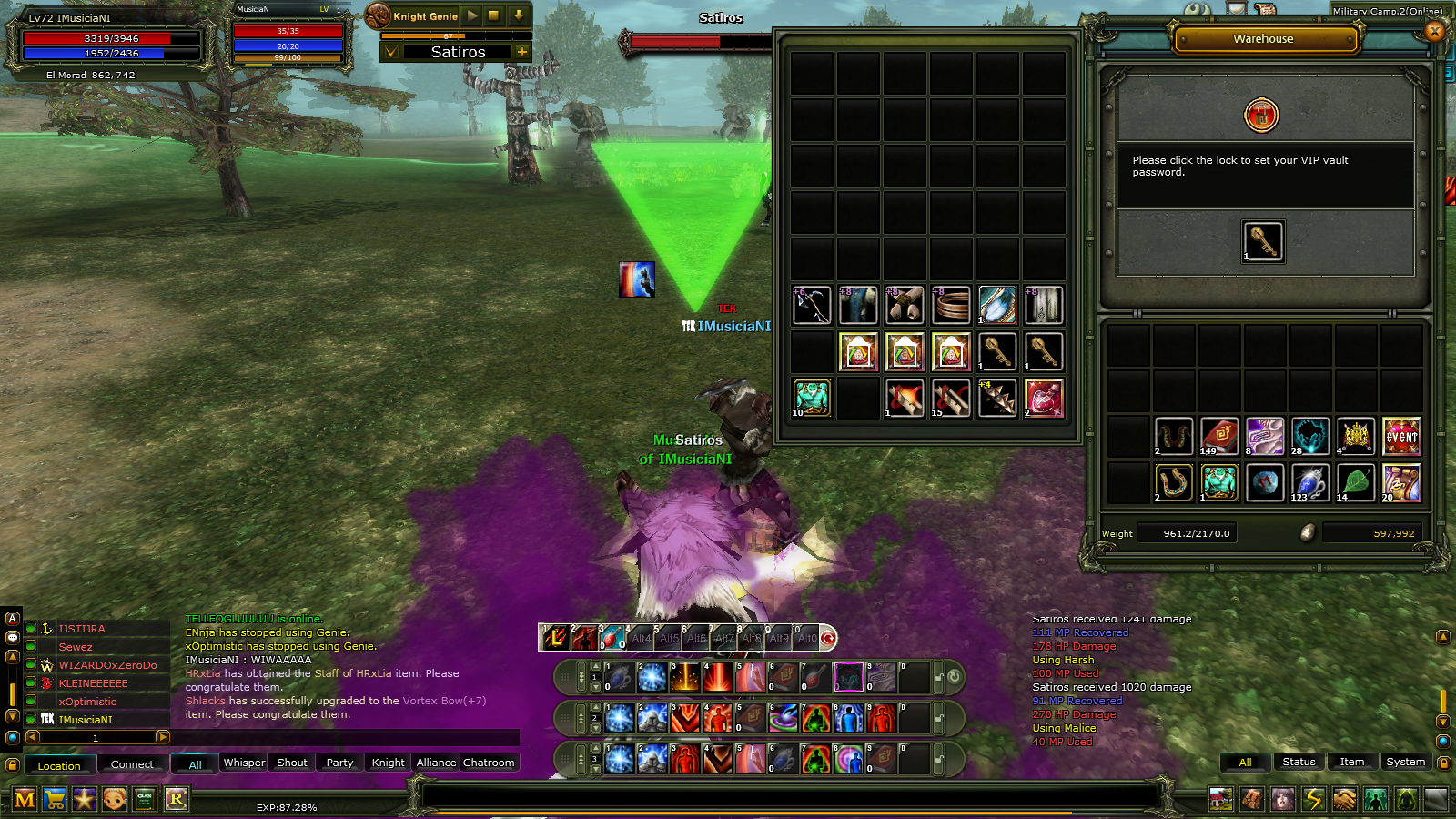Switch to the System log tab
The image size is (1456, 819).
click(x=1405, y=763)
